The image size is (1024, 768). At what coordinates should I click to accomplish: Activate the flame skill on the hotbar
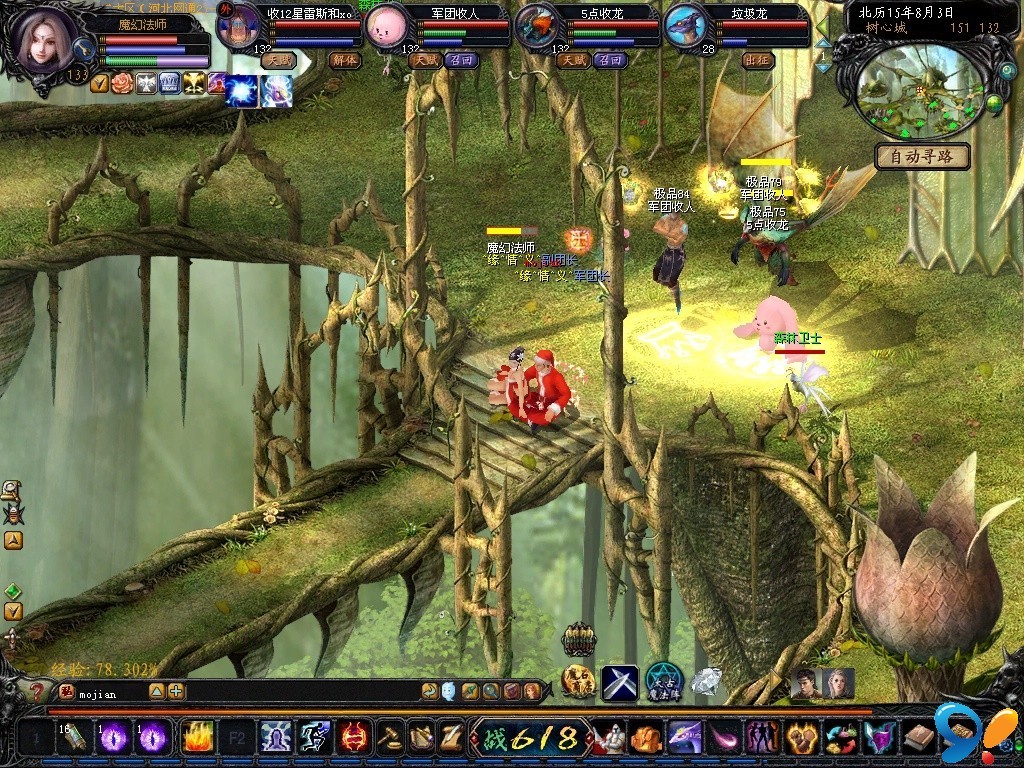[197, 738]
